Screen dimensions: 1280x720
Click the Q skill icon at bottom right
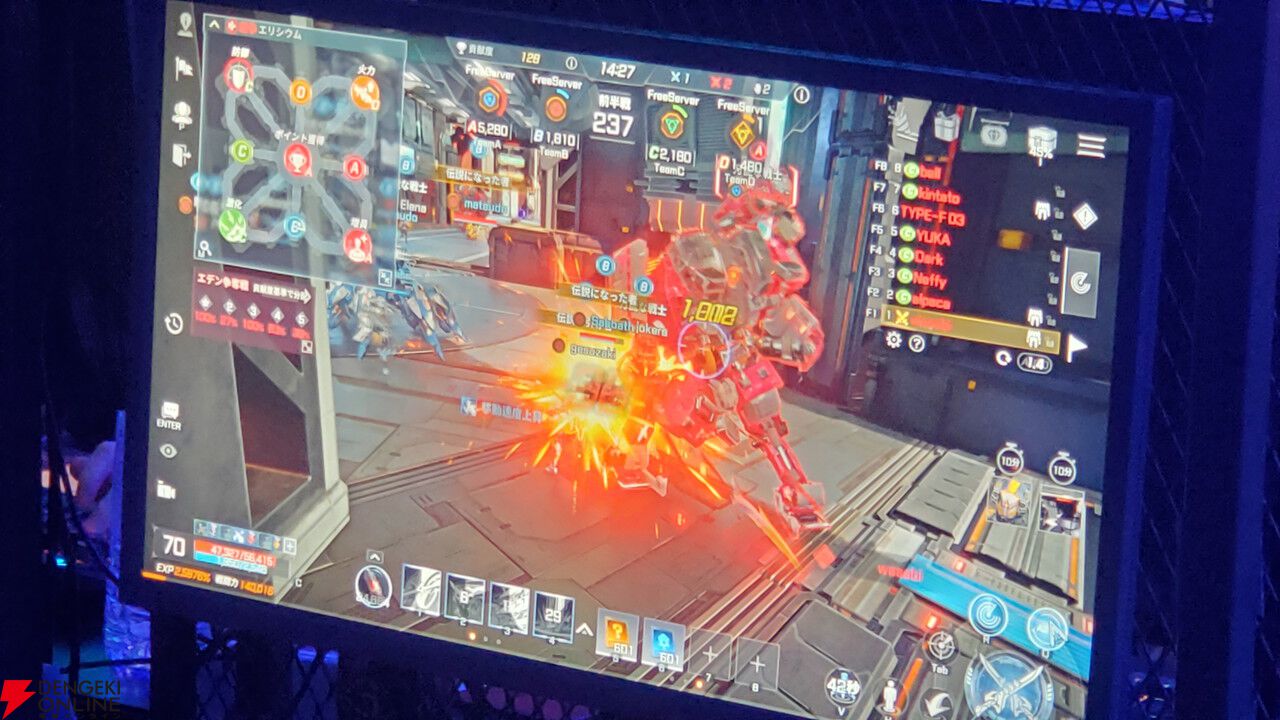pyautogui.click(x=1046, y=628)
